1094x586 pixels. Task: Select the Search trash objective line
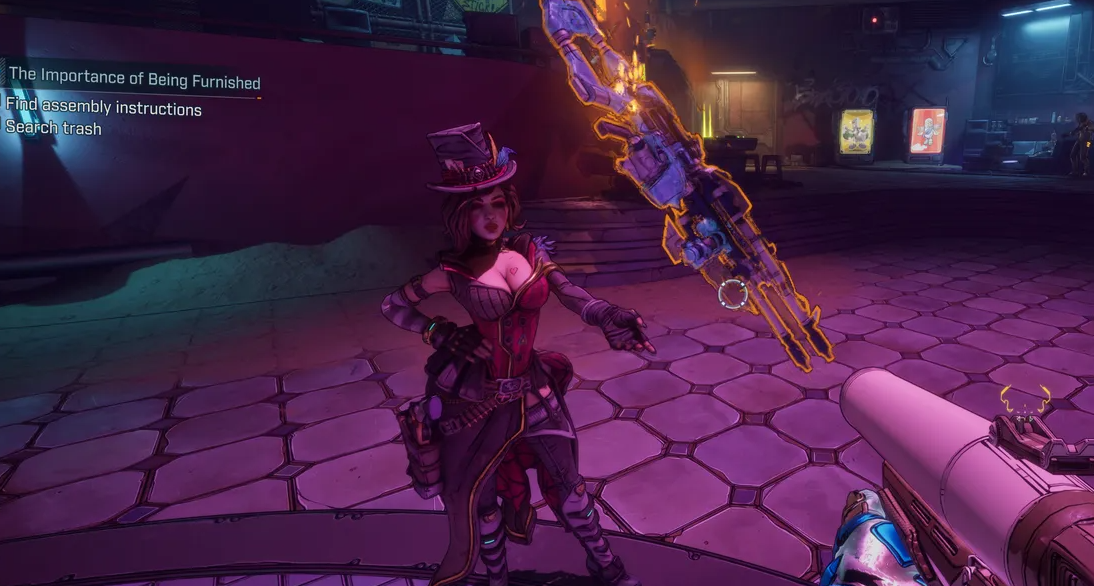coord(54,128)
